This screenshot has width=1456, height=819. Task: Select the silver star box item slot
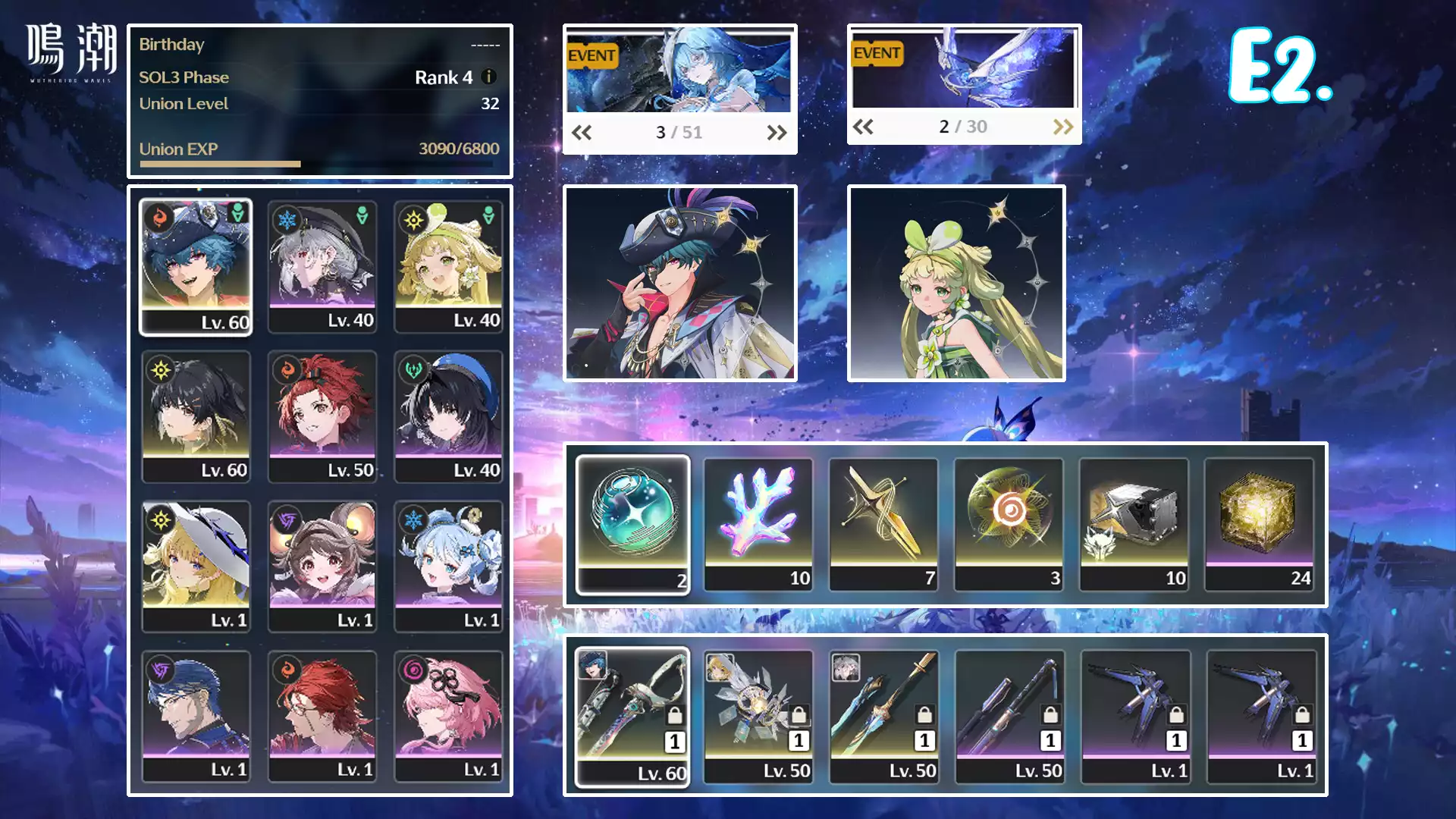click(1134, 524)
